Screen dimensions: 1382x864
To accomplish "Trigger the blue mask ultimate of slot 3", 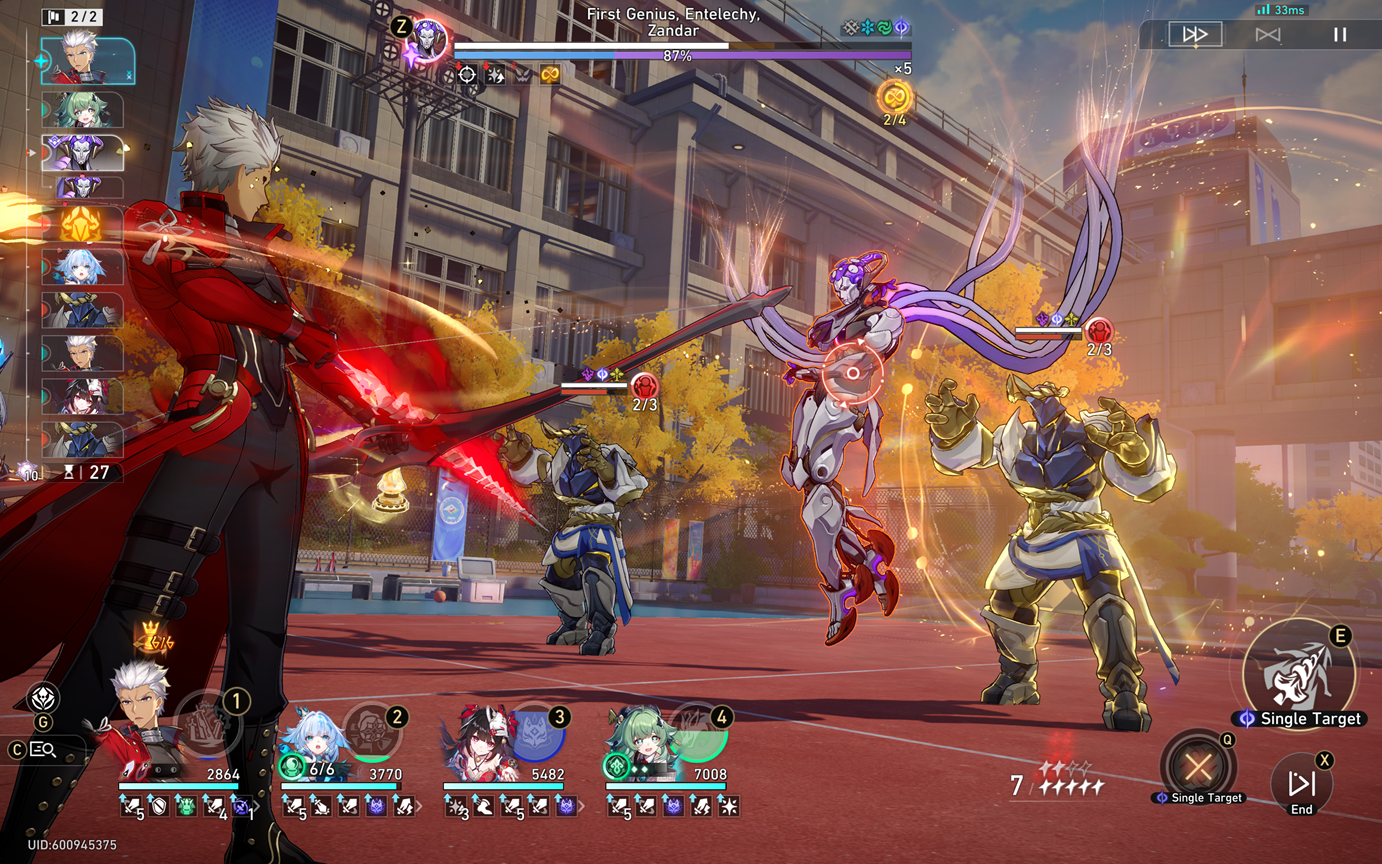I will tap(535, 735).
